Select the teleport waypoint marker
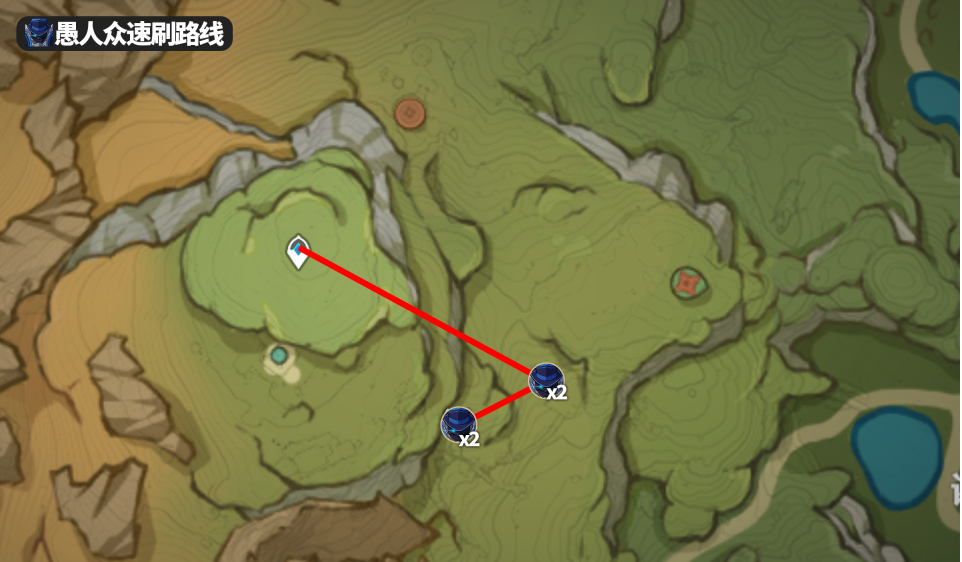This screenshot has width=962, height=562. 297,252
